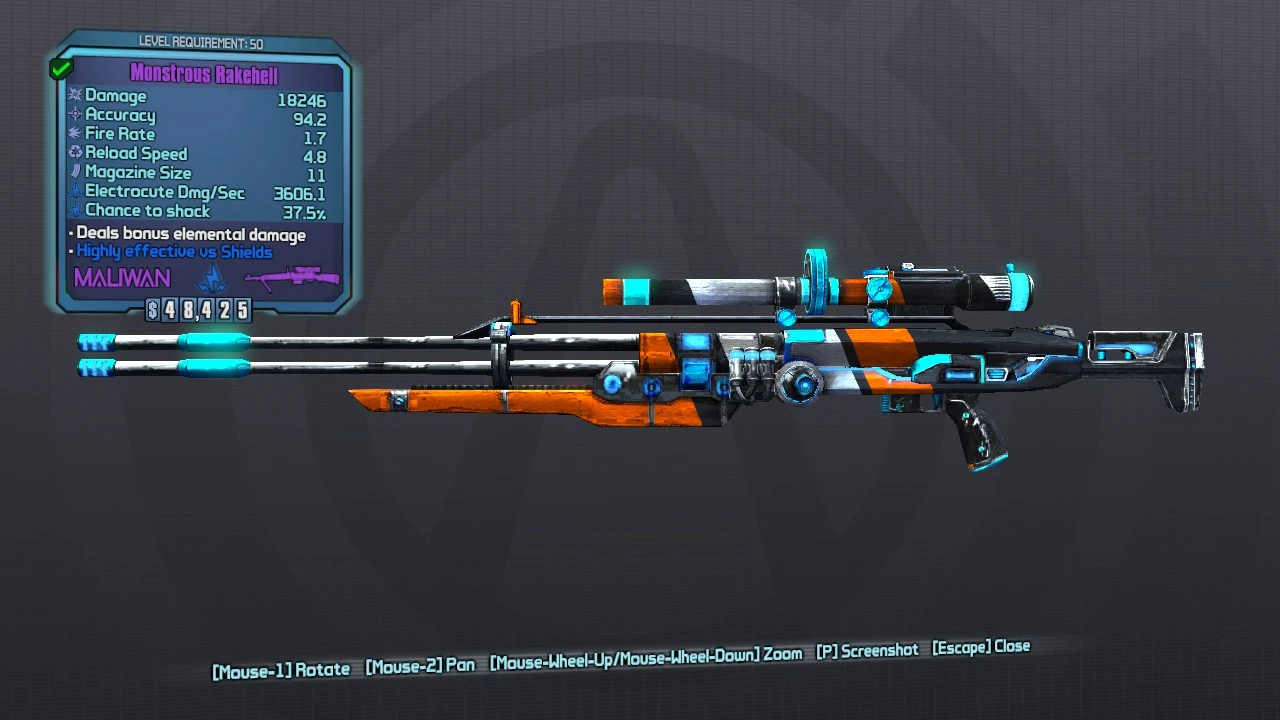
Task: Click the Reload Speed recycle icon
Action: 75,153
